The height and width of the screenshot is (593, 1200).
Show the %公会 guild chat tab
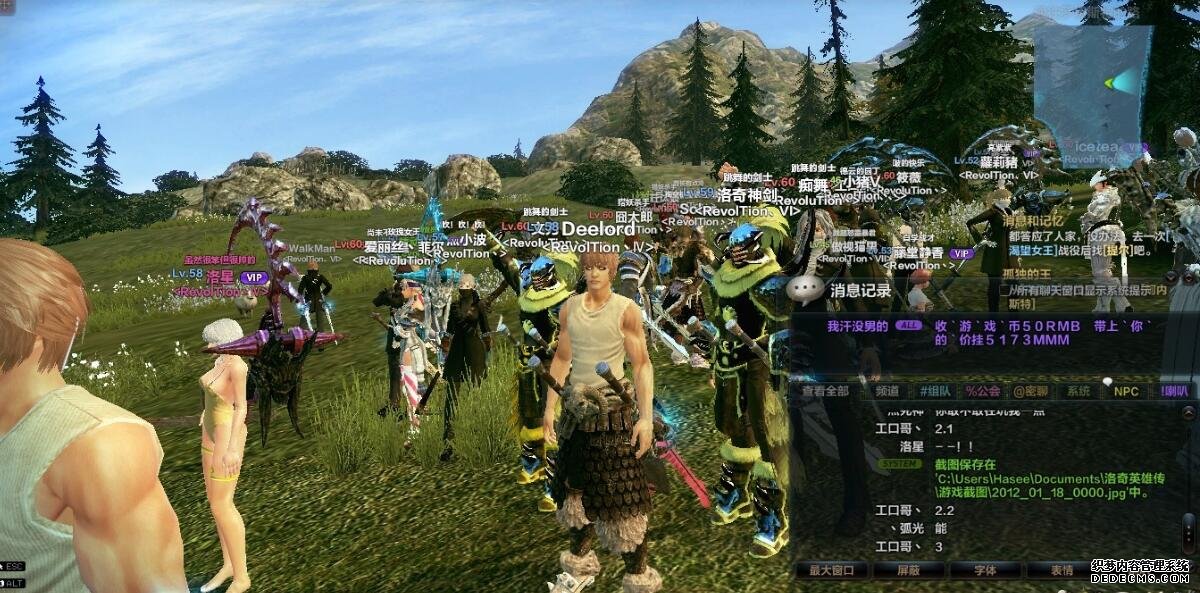click(x=983, y=391)
